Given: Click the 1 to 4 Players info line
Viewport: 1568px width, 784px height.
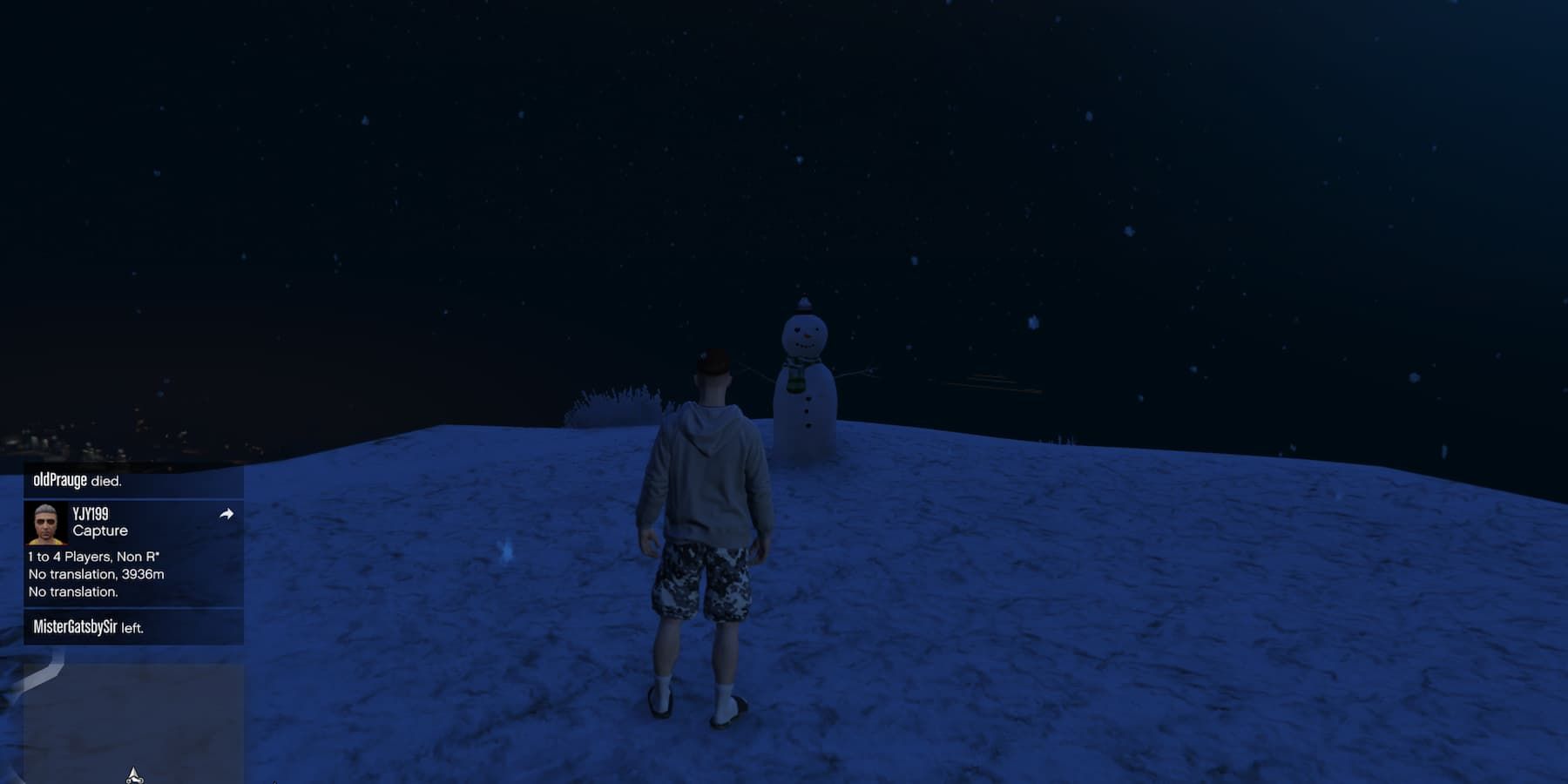Looking at the screenshot, I should tap(92, 556).
